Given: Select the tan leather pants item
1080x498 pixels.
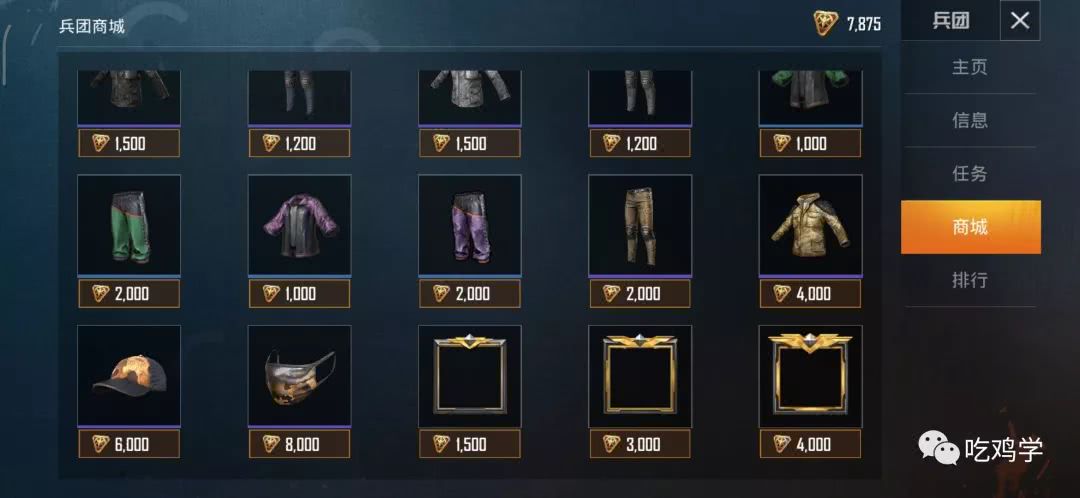Looking at the screenshot, I should pyautogui.click(x=639, y=225).
